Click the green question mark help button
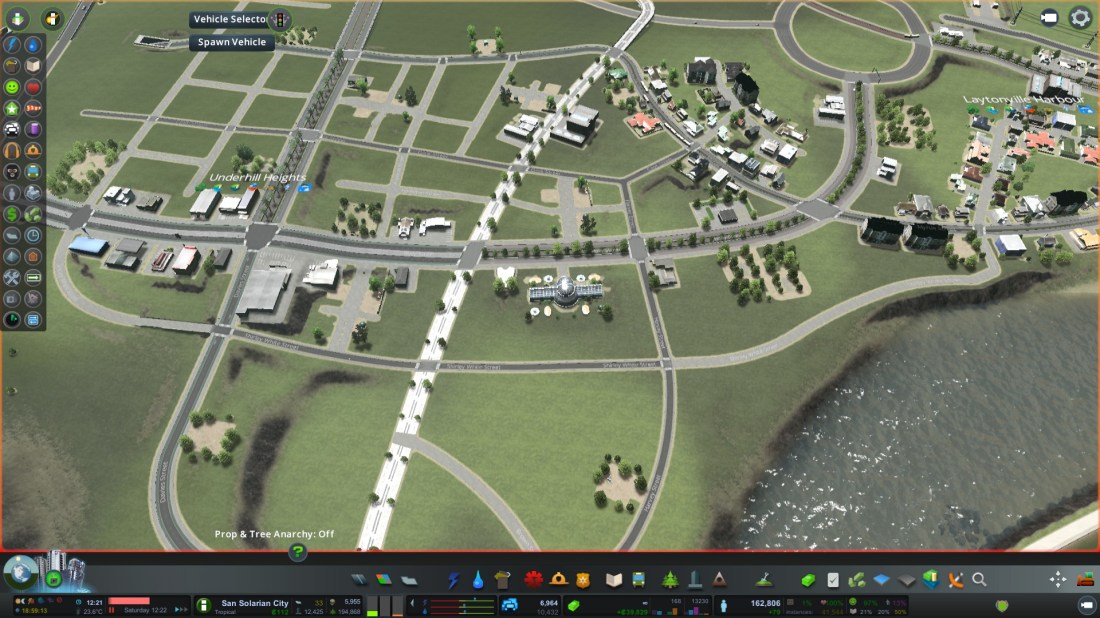The image size is (1100, 618). [x=297, y=551]
